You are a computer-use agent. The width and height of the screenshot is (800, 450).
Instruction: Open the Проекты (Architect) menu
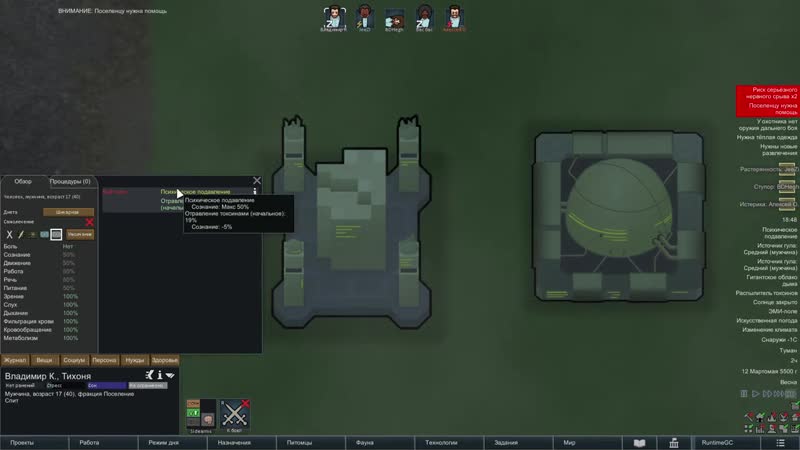click(23, 442)
